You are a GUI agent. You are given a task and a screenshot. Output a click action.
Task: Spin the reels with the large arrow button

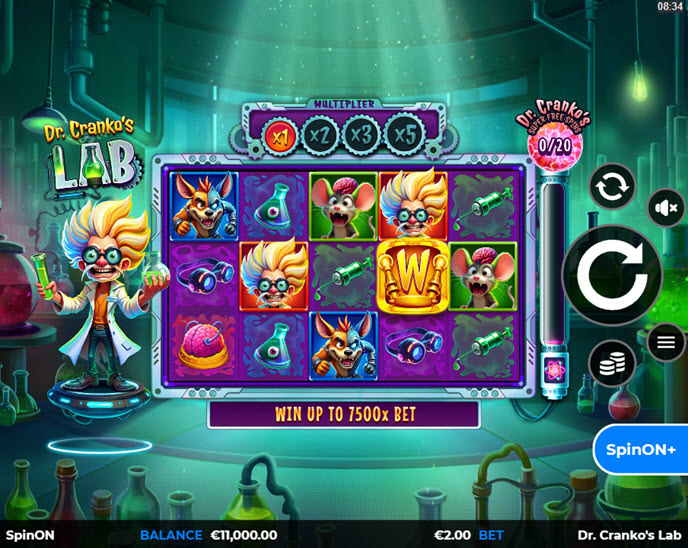coord(612,275)
